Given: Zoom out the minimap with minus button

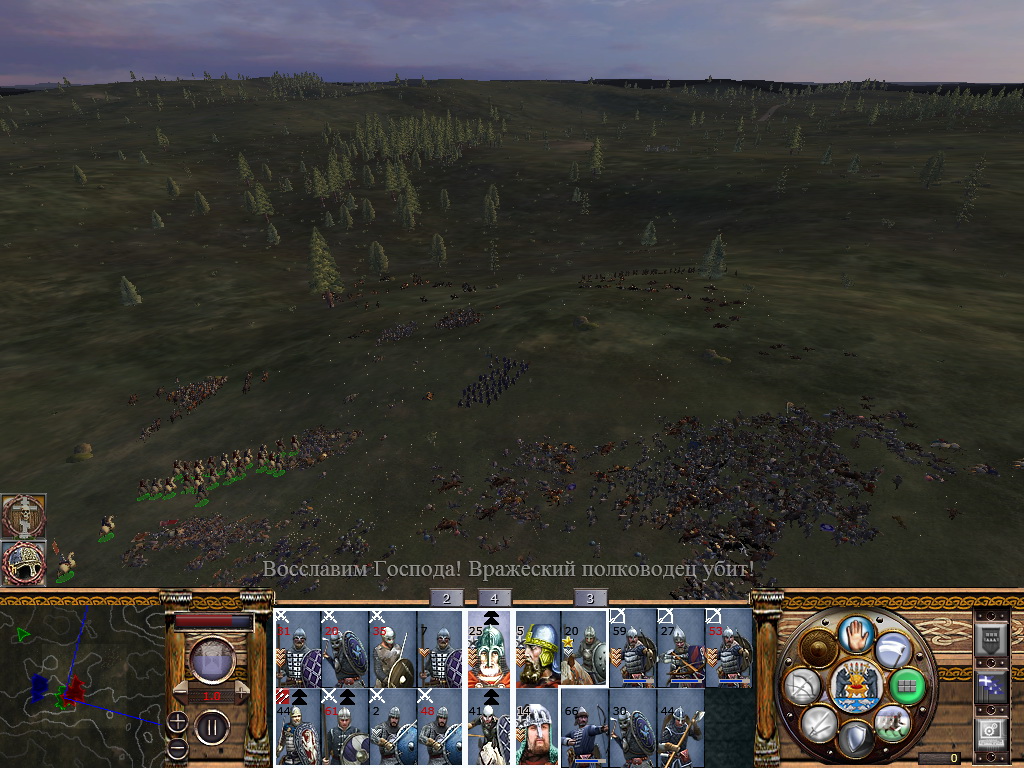Looking at the screenshot, I should (x=177, y=747).
